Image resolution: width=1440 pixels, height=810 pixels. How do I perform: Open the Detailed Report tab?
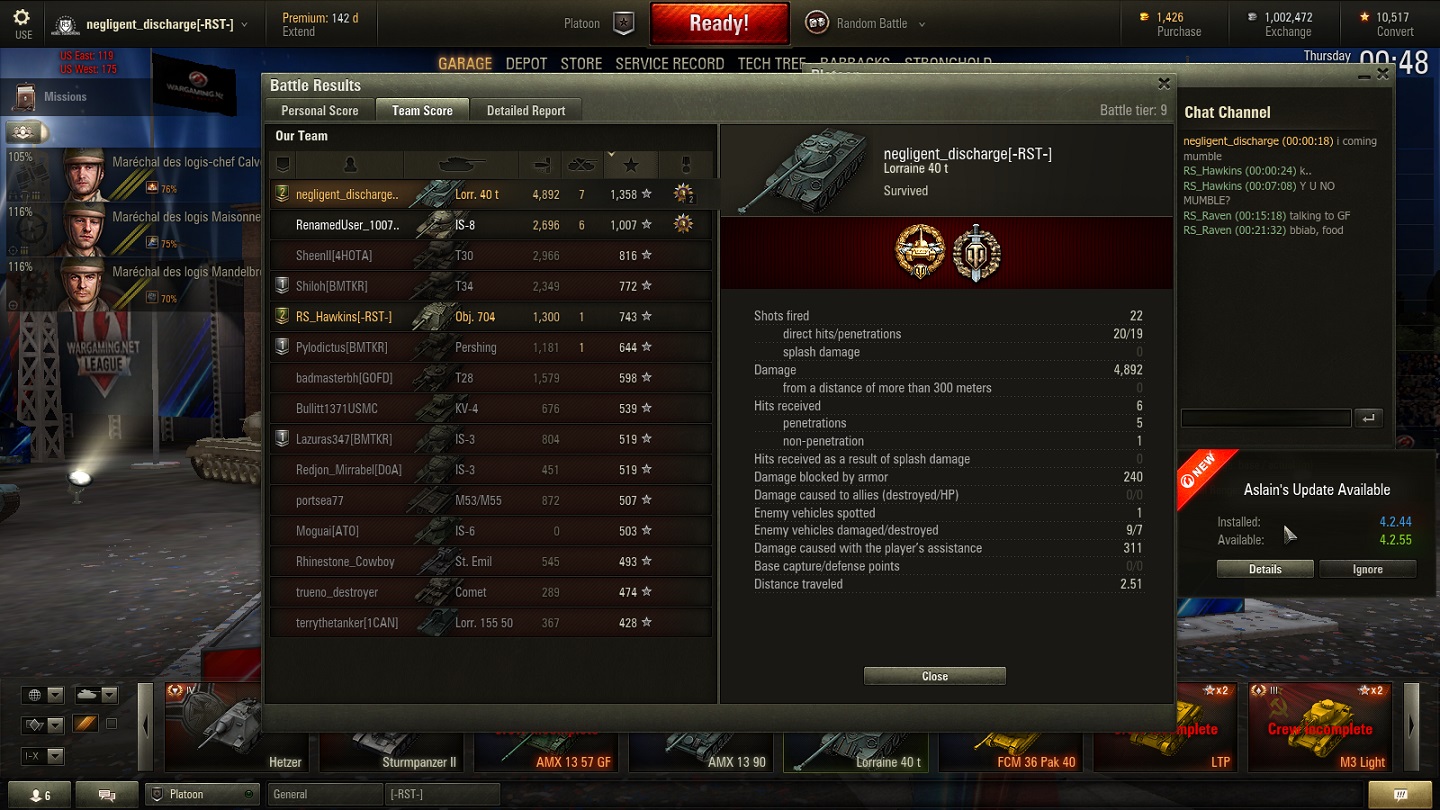click(x=526, y=111)
